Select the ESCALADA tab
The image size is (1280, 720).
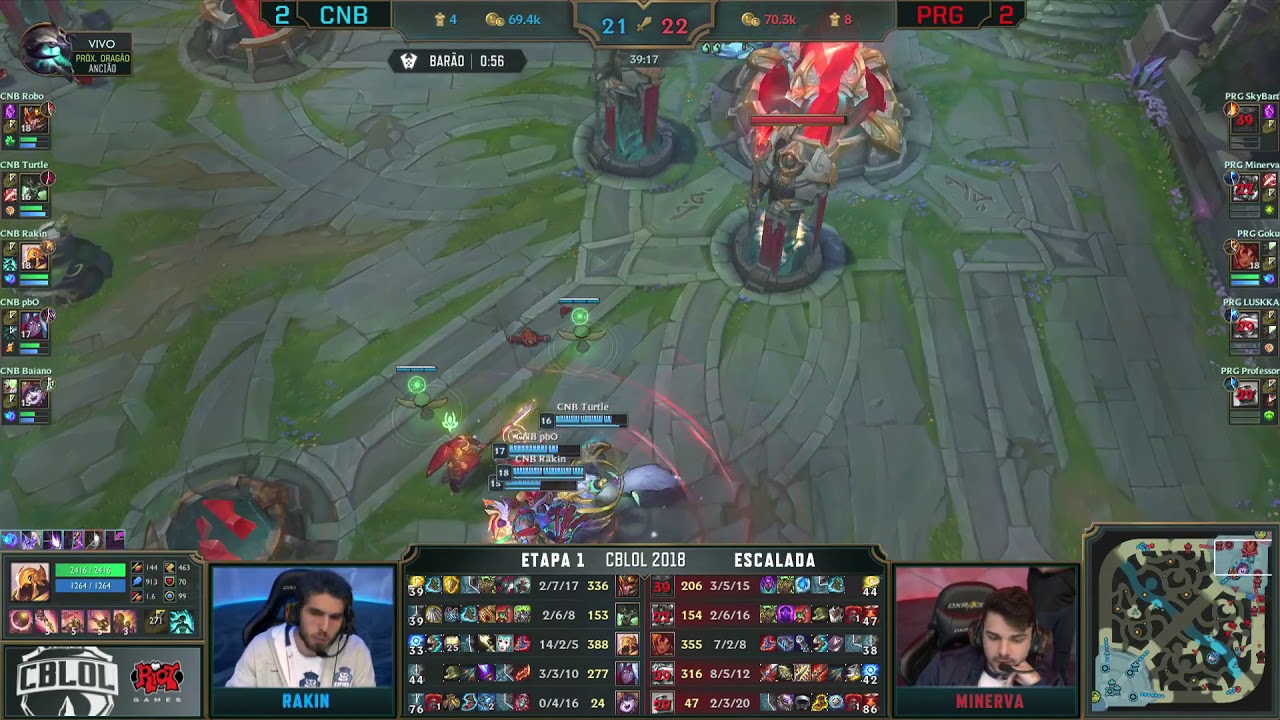776,560
